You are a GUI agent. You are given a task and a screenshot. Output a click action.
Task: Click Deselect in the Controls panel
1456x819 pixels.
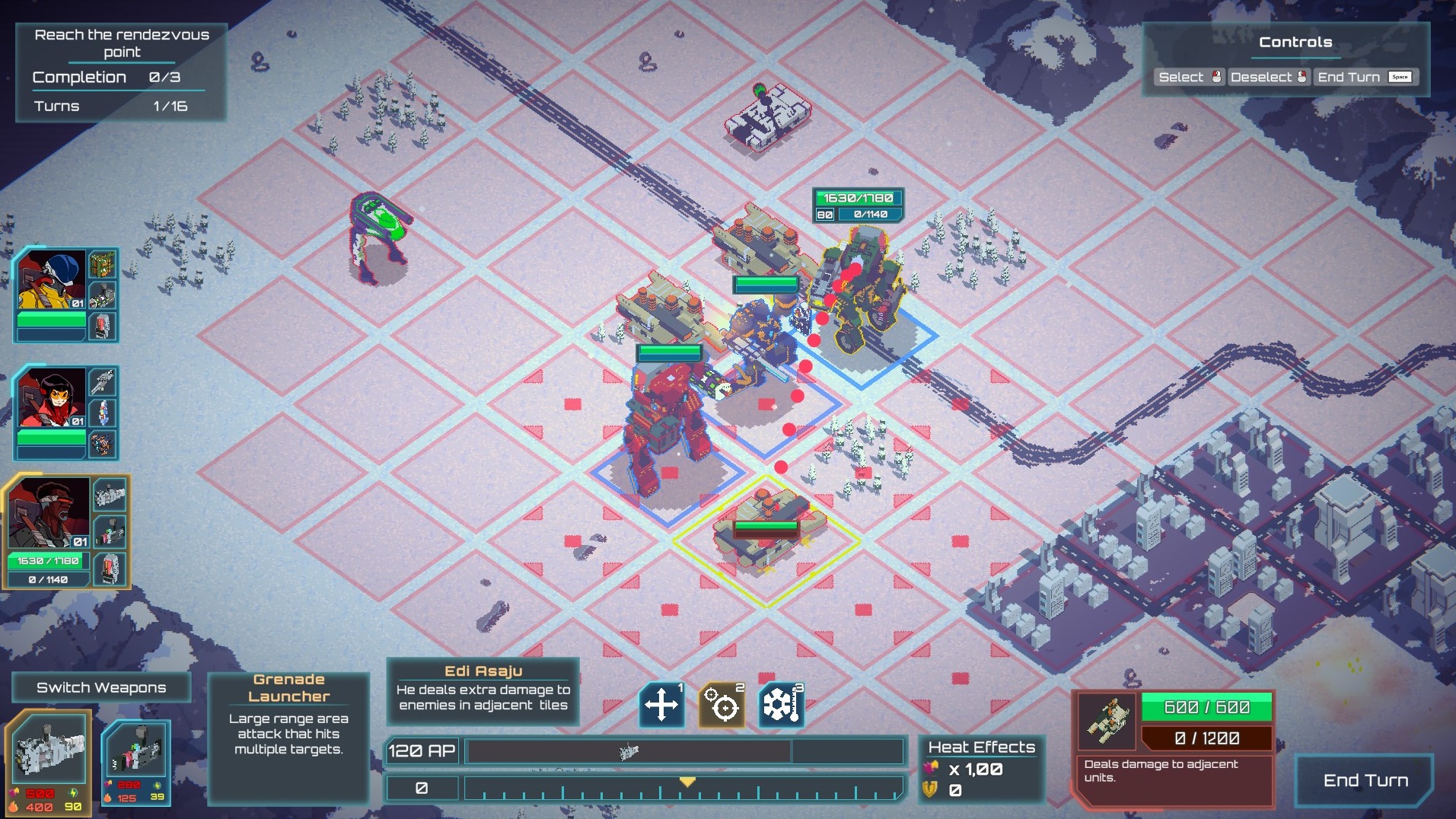click(x=1261, y=76)
